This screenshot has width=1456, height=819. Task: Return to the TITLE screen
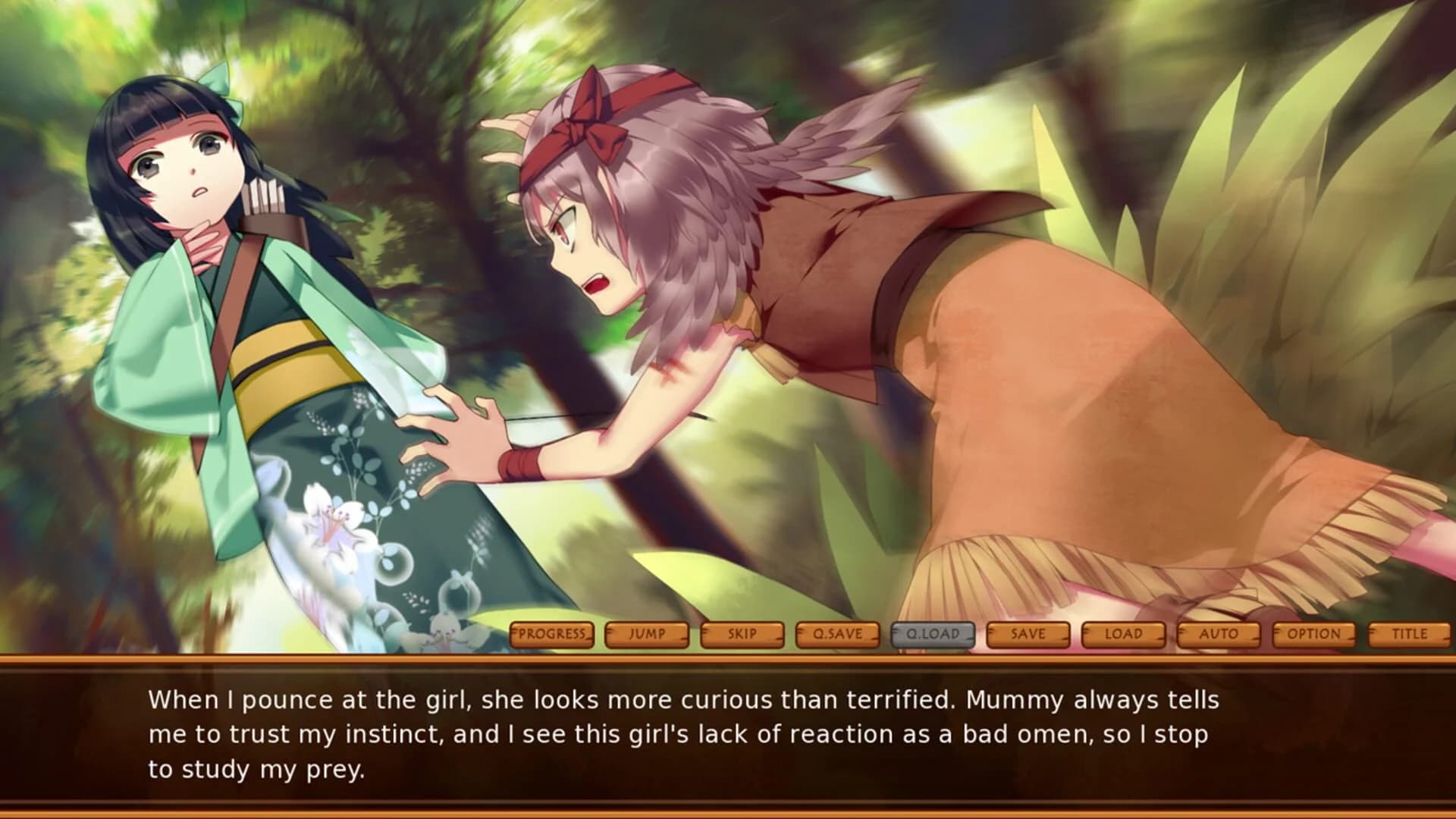1409,635
